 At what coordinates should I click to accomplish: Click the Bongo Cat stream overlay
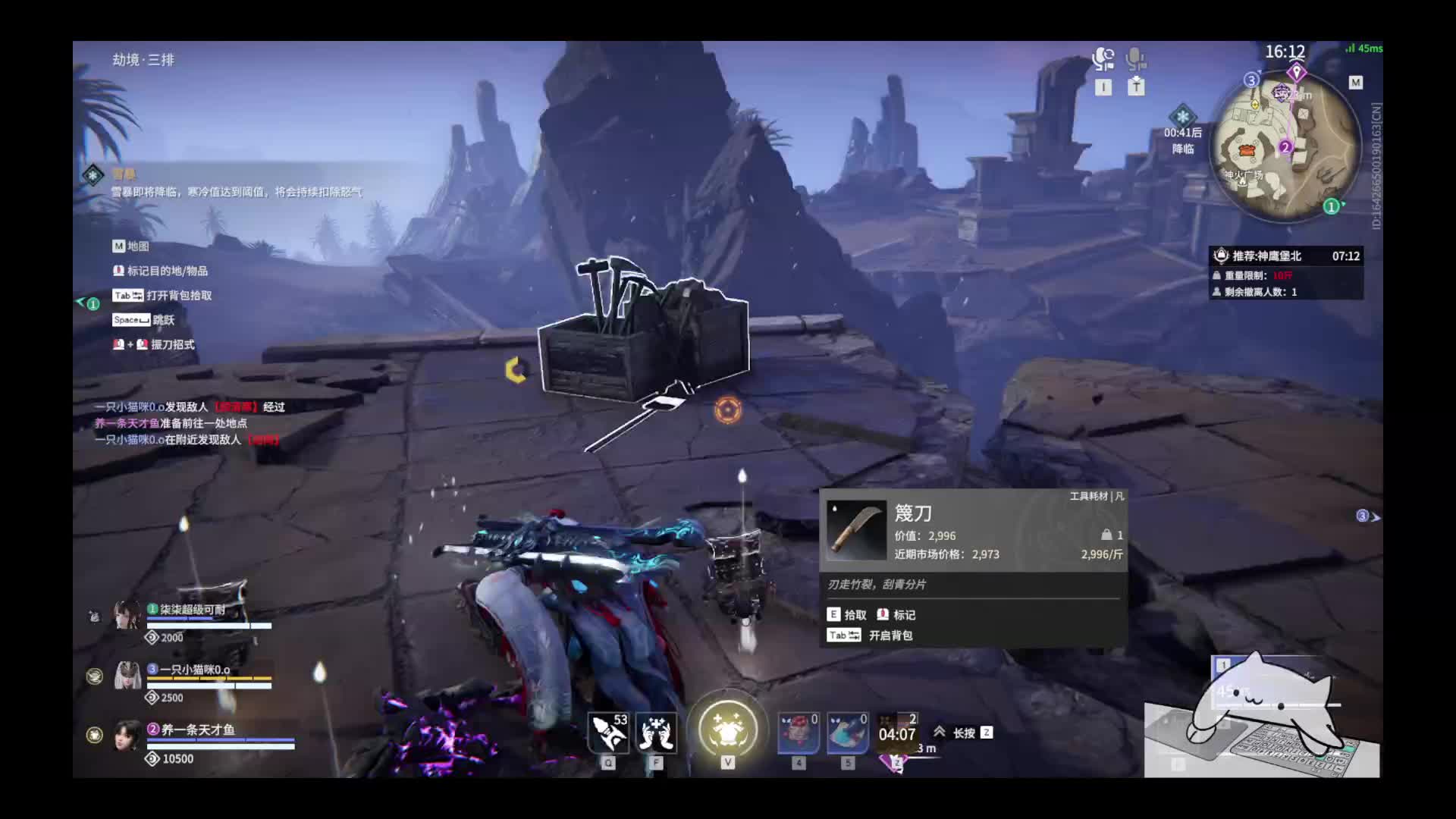point(1262,717)
